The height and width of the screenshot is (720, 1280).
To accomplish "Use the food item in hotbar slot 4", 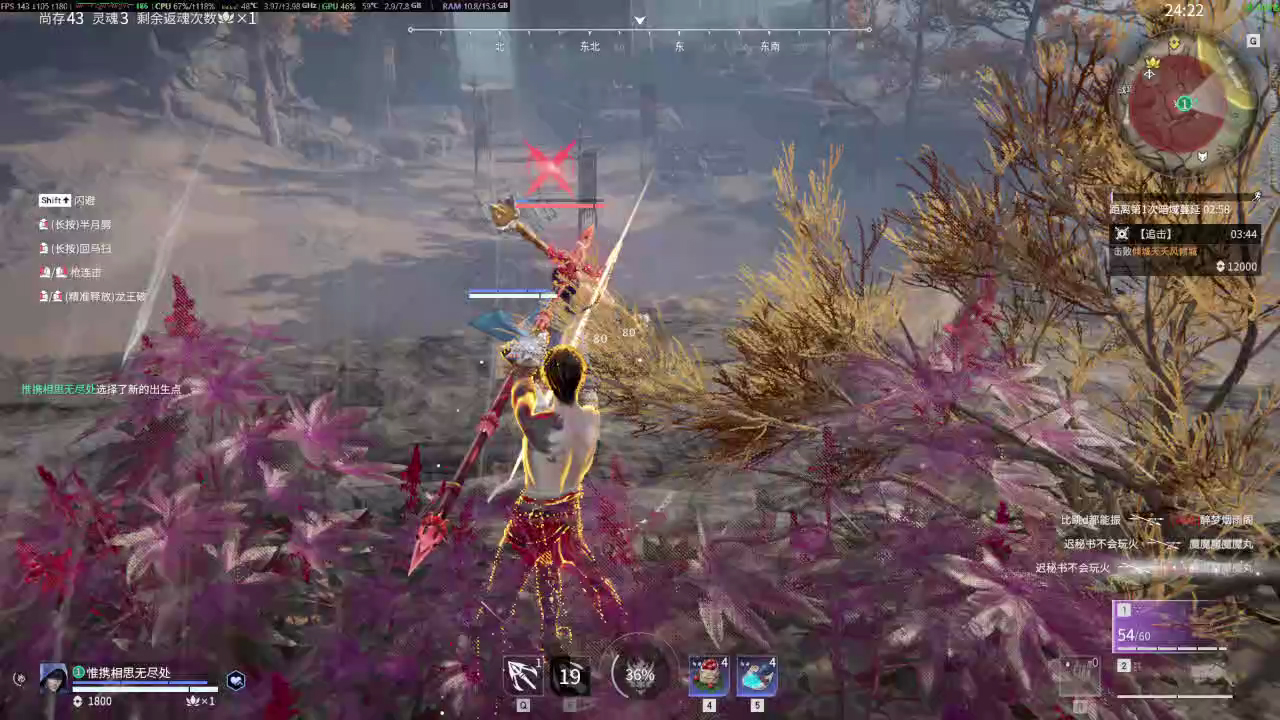I will 708,676.
